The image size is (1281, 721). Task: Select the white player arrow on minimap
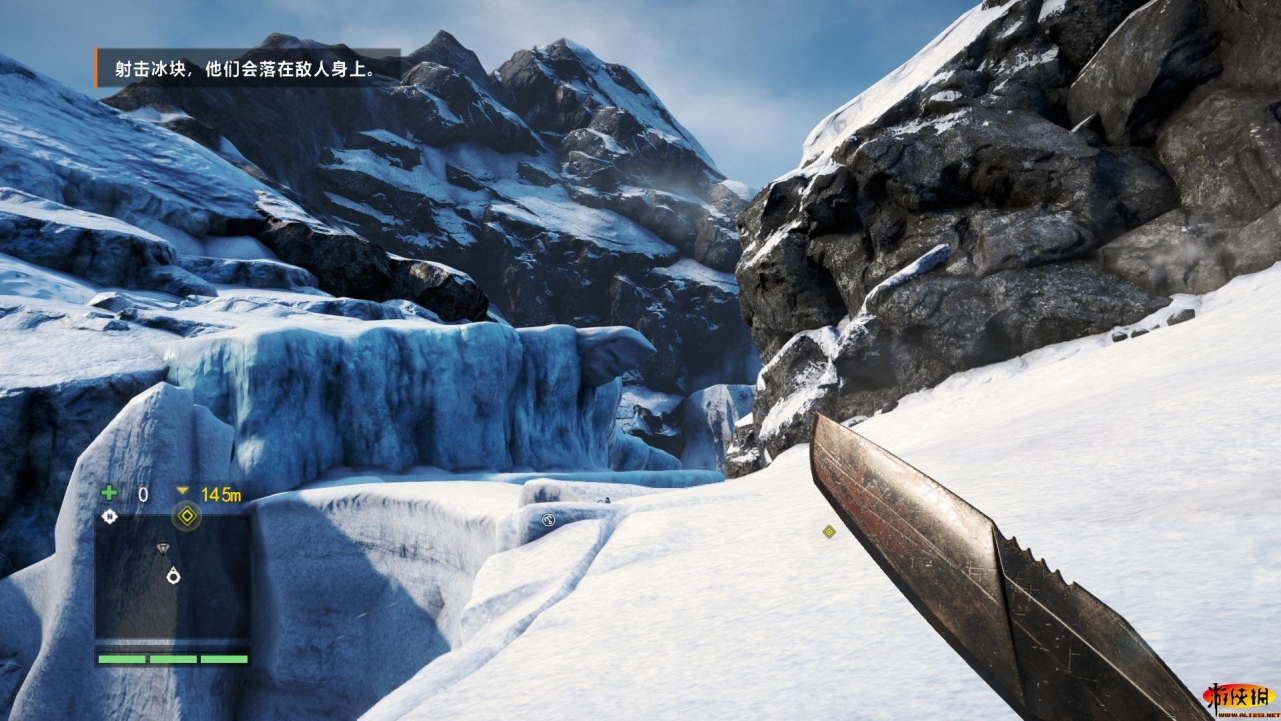coord(174,575)
